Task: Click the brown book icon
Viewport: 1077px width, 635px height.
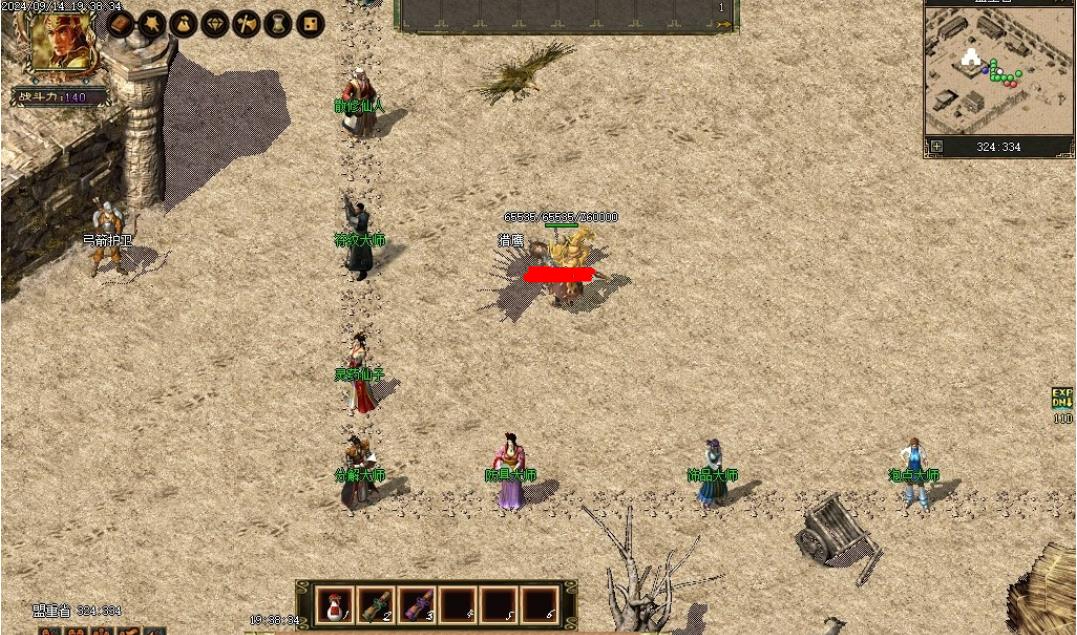Action: click(x=121, y=23)
